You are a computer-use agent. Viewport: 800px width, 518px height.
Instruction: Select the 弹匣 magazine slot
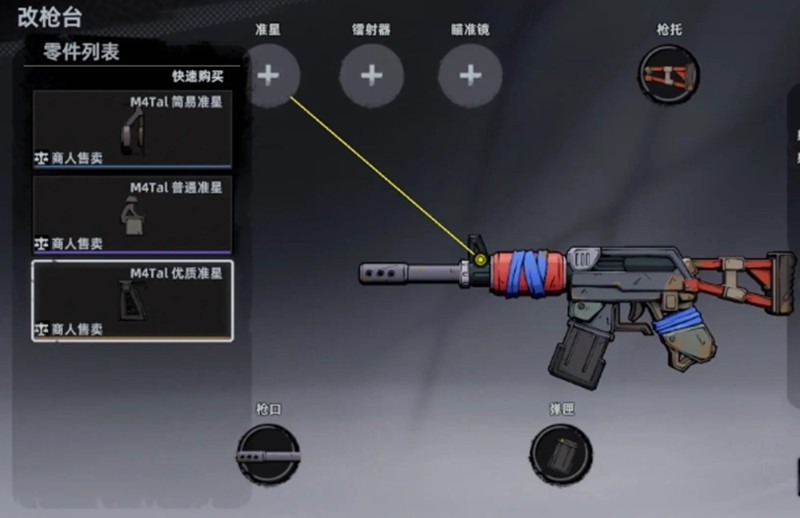(561, 454)
